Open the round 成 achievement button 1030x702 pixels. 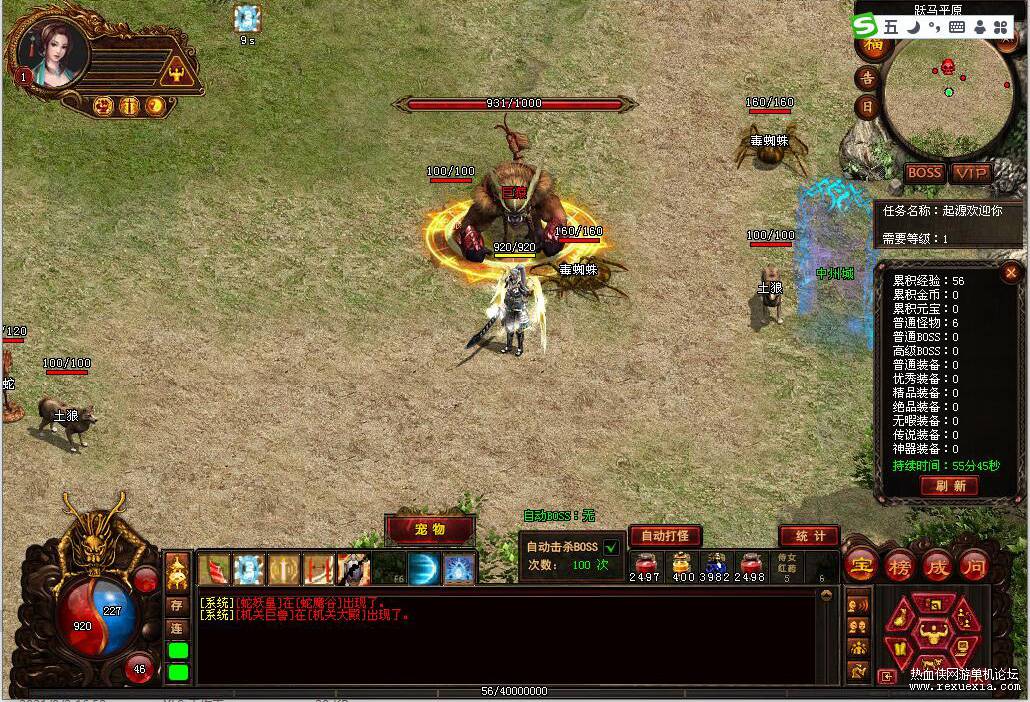click(x=937, y=565)
